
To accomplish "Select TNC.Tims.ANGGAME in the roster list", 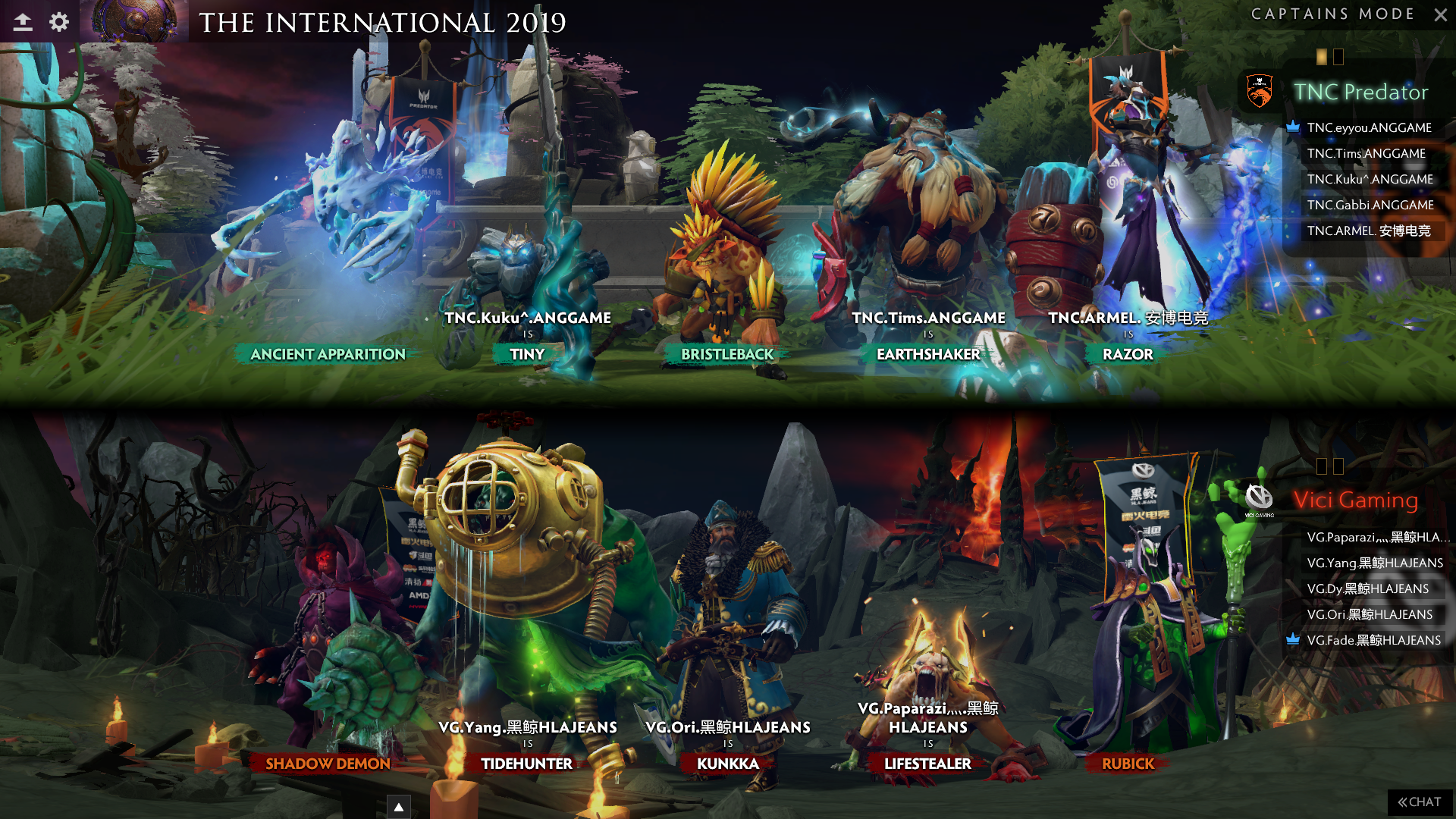I will (1366, 153).
